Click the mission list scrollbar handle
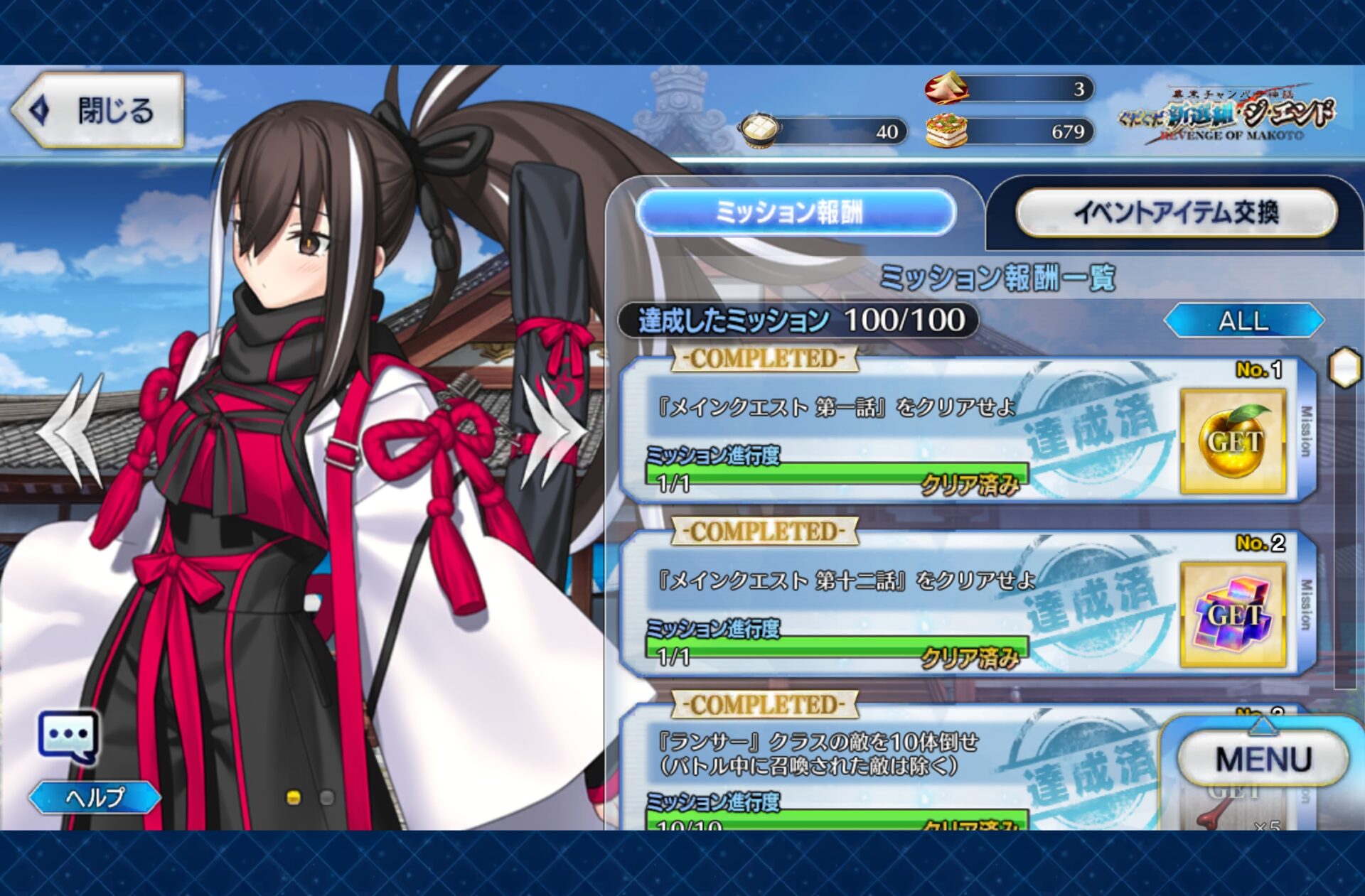The height and width of the screenshot is (896, 1365). (1344, 367)
